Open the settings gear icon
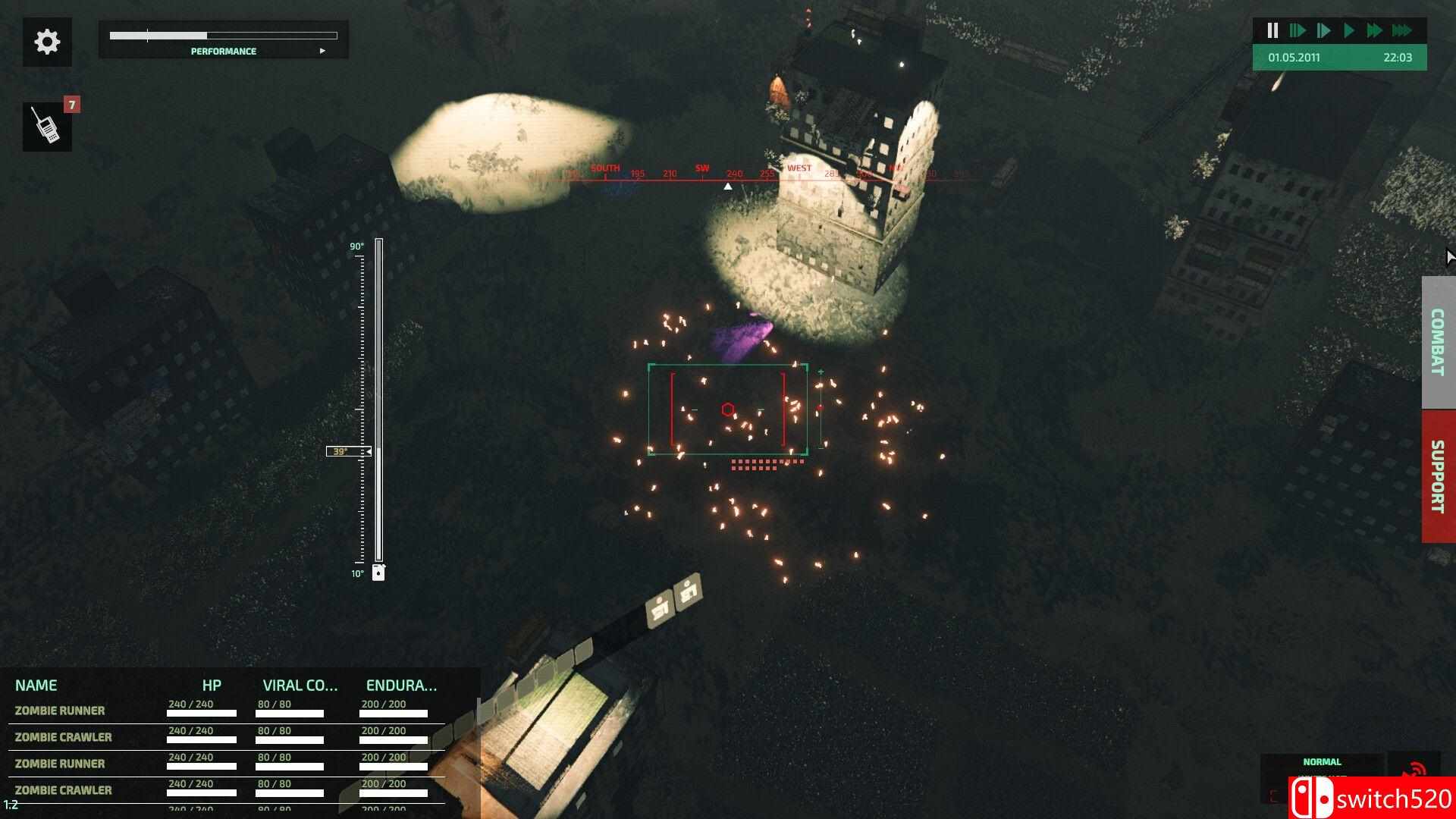This screenshot has height=819, width=1456. 47,42
